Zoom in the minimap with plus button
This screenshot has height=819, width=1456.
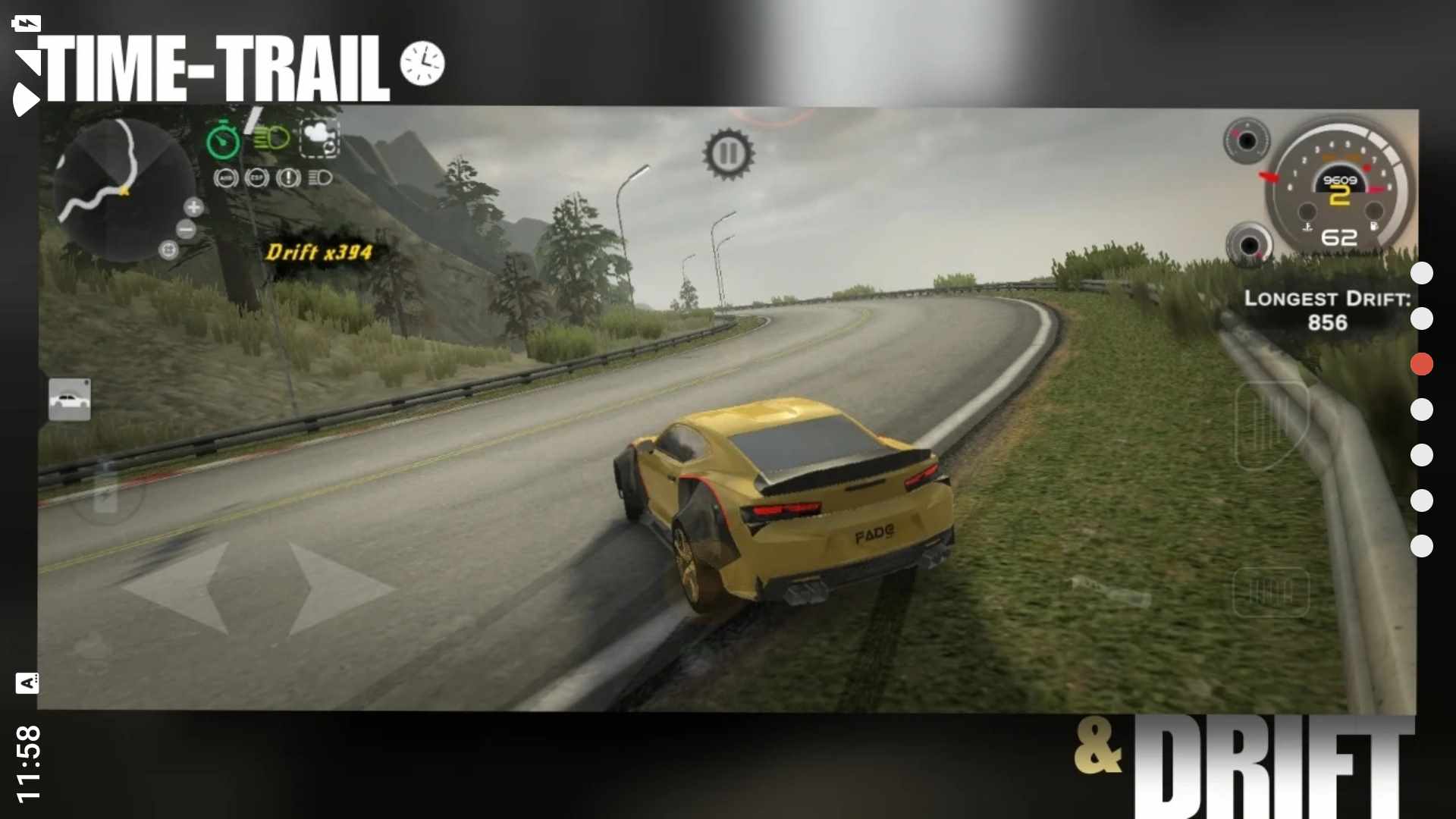[194, 206]
